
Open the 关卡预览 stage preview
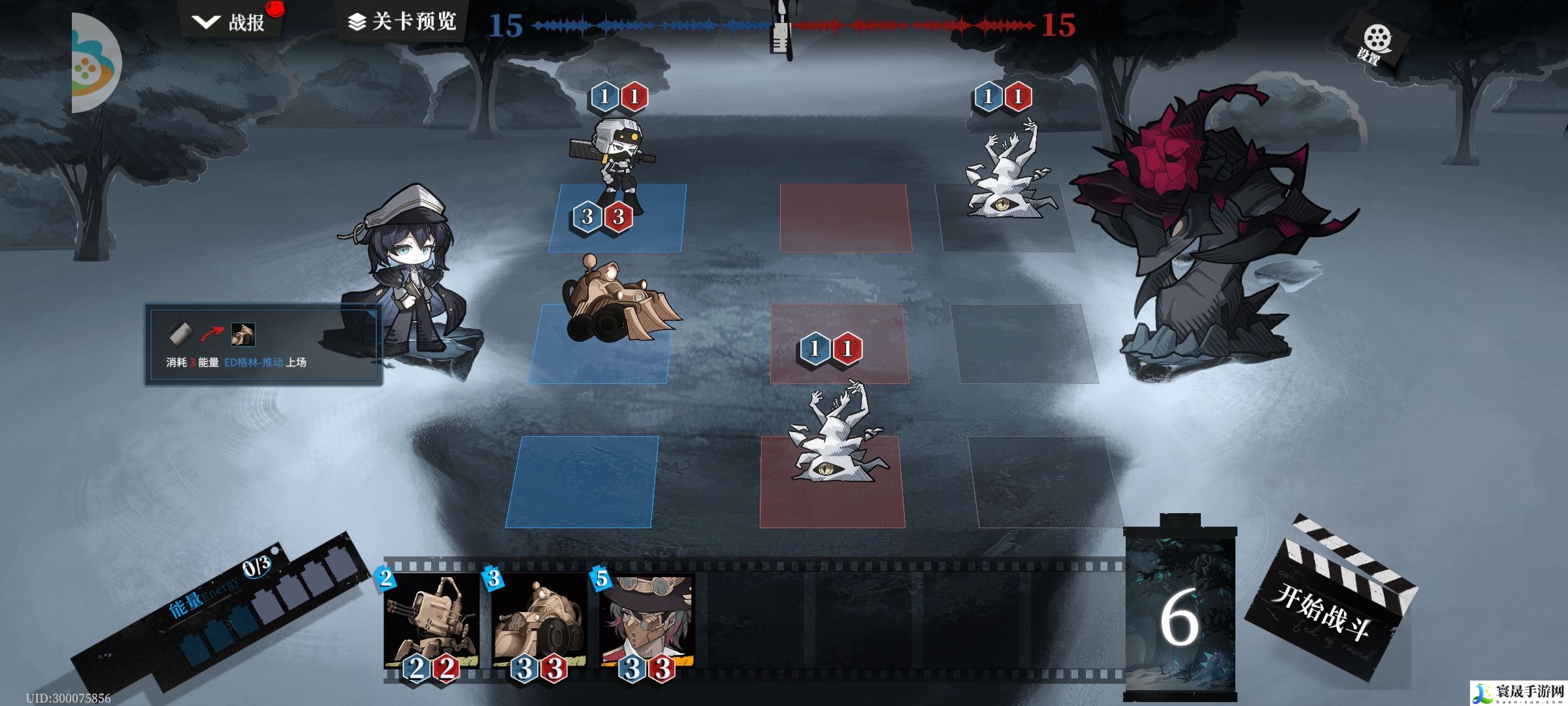click(x=402, y=22)
